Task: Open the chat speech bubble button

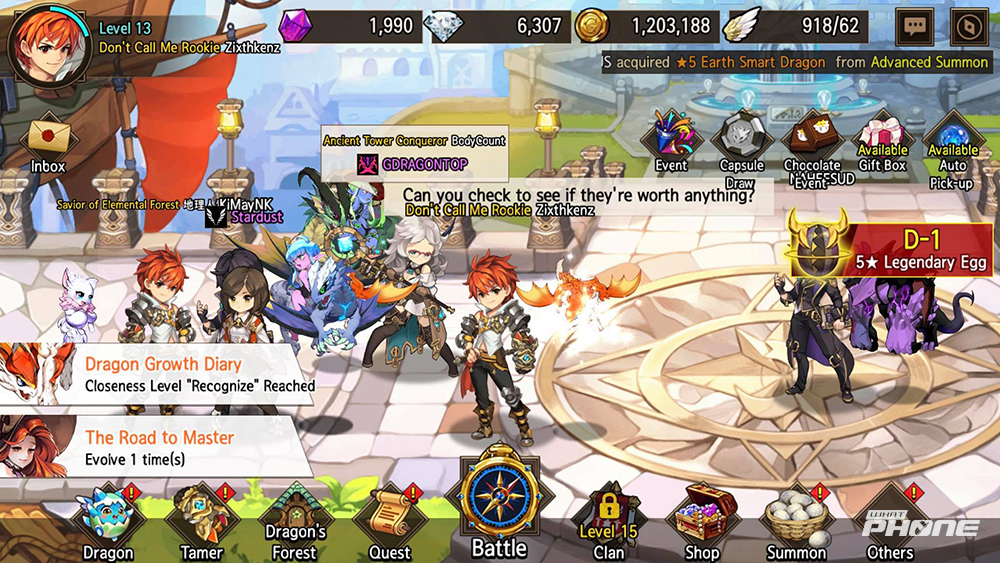Action: 915,27
